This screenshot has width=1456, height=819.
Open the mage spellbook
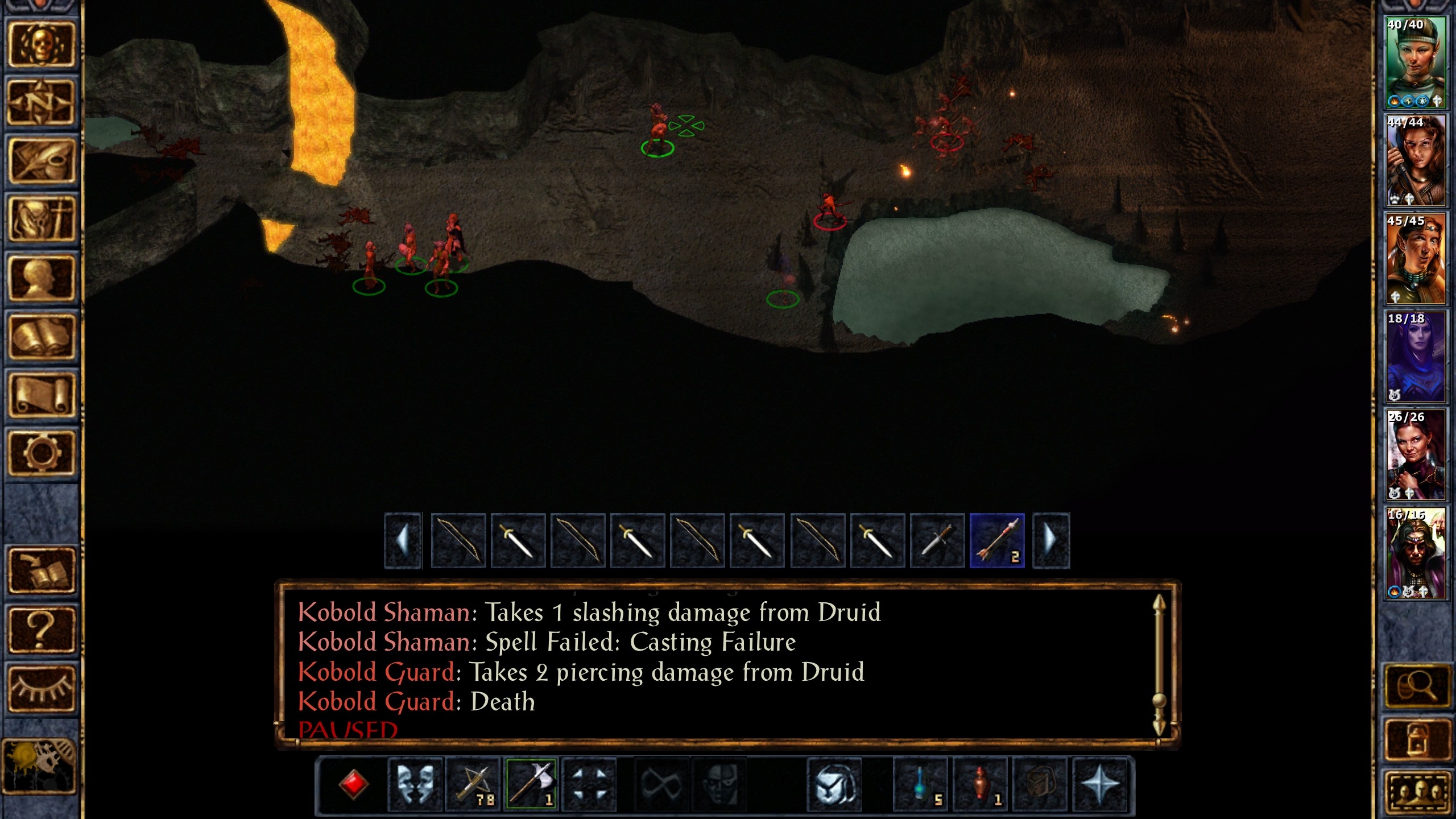tap(41, 337)
